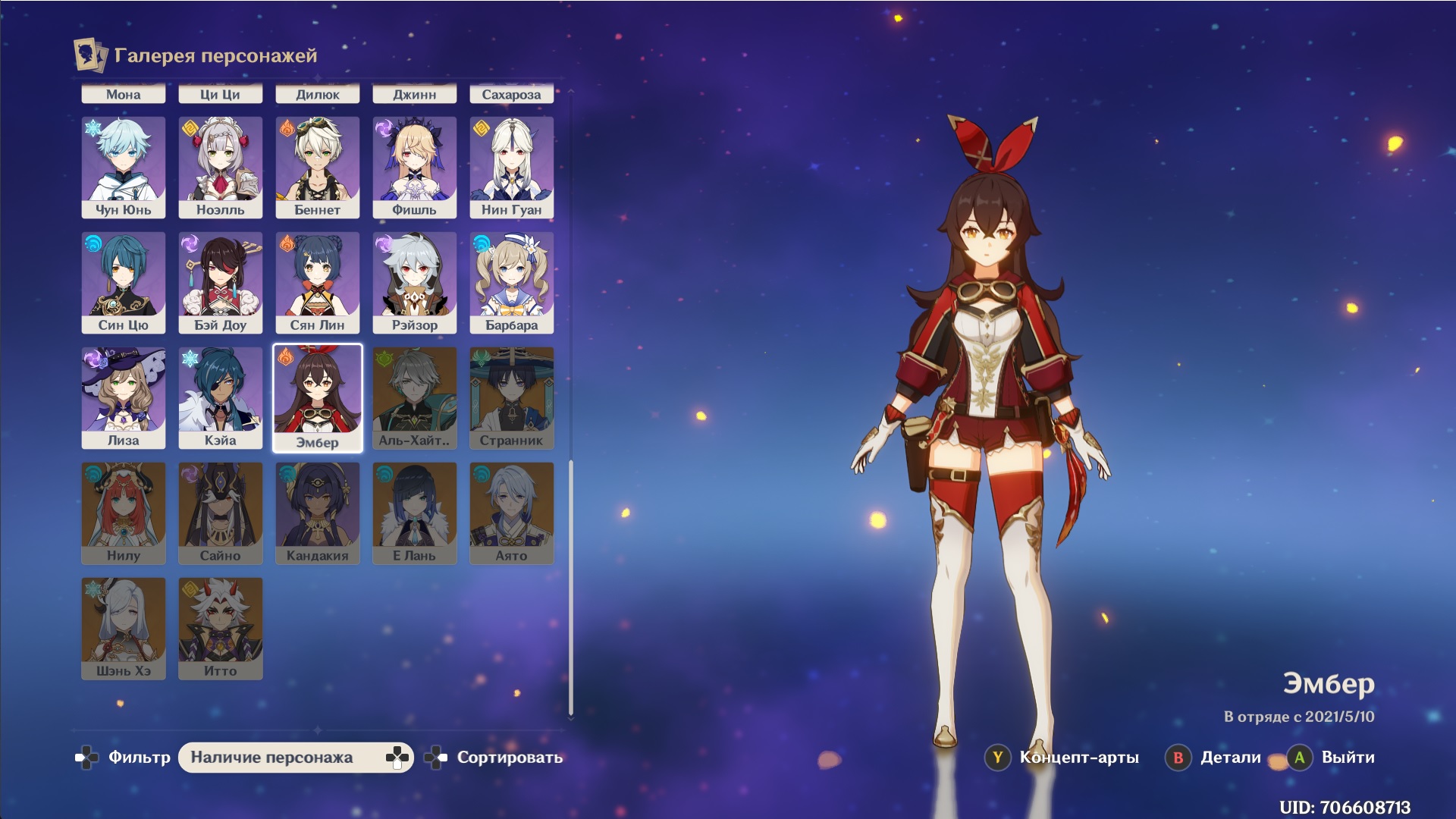Select the Син Цю character card
Image resolution: width=1456 pixels, height=819 pixels.
click(x=124, y=283)
